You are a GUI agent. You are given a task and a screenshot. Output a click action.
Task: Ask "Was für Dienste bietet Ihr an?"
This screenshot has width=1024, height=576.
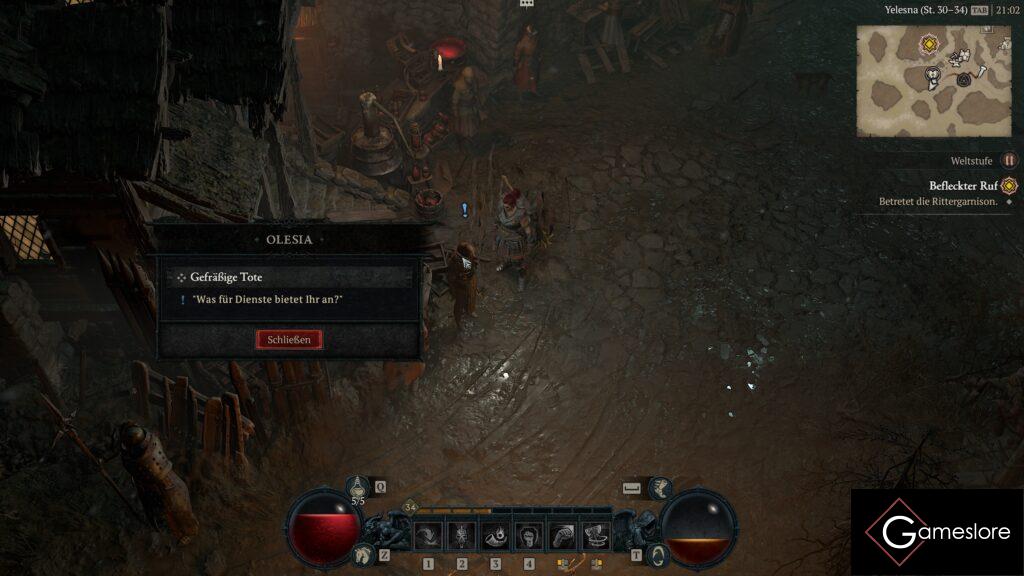click(x=261, y=300)
